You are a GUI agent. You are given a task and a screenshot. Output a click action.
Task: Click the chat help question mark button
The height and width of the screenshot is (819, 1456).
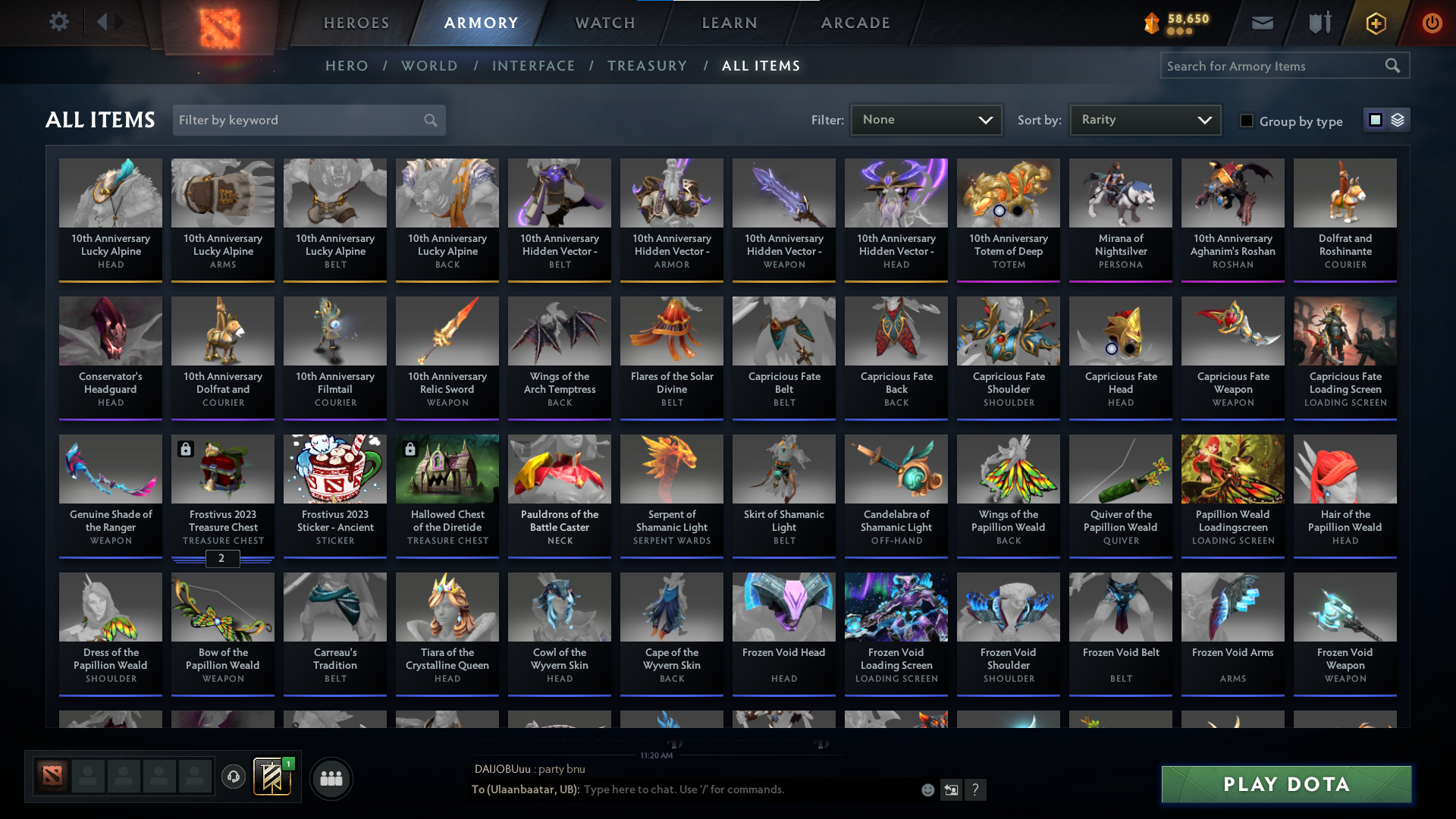pos(976,789)
